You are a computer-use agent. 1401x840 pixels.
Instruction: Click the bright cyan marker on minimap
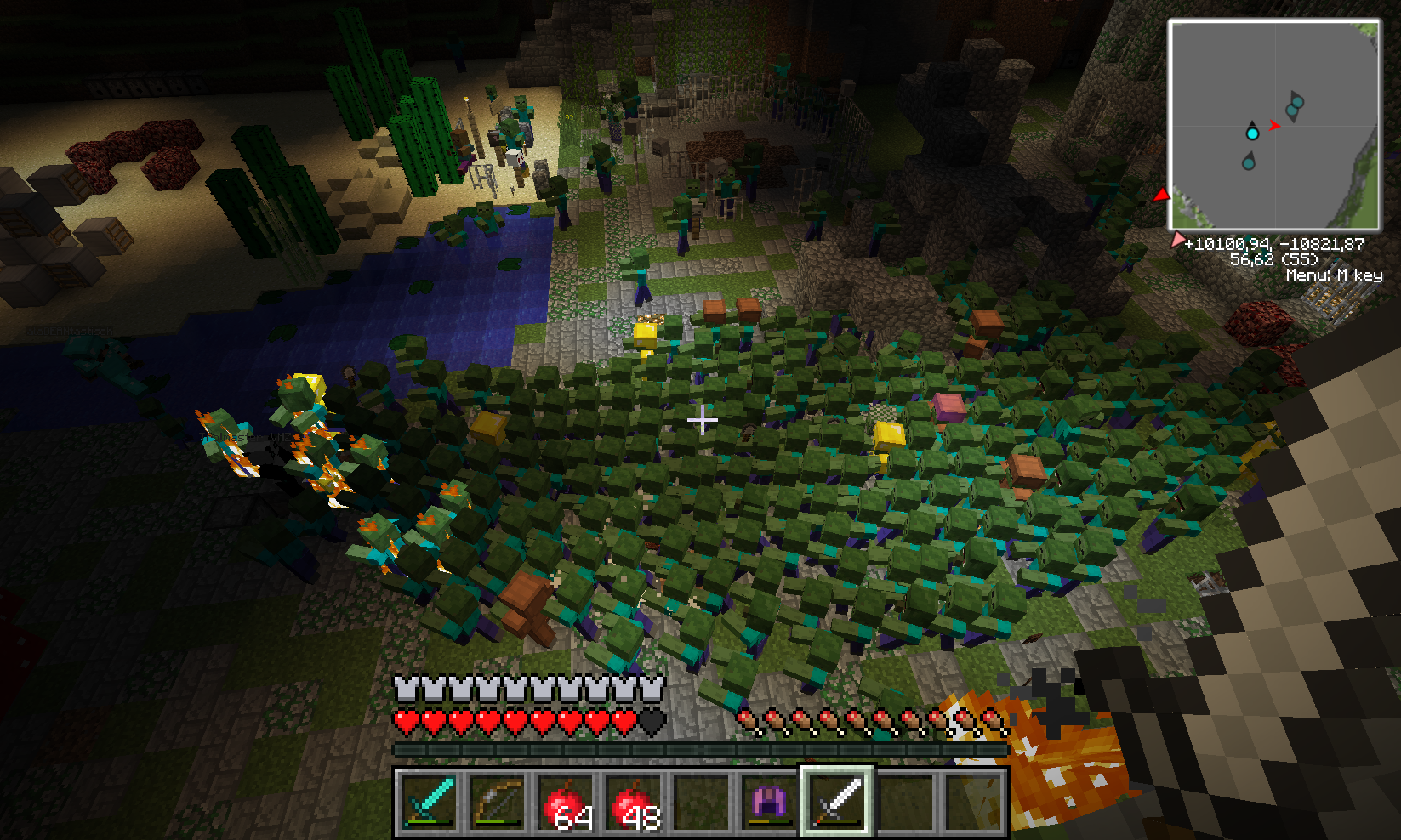tap(1252, 133)
